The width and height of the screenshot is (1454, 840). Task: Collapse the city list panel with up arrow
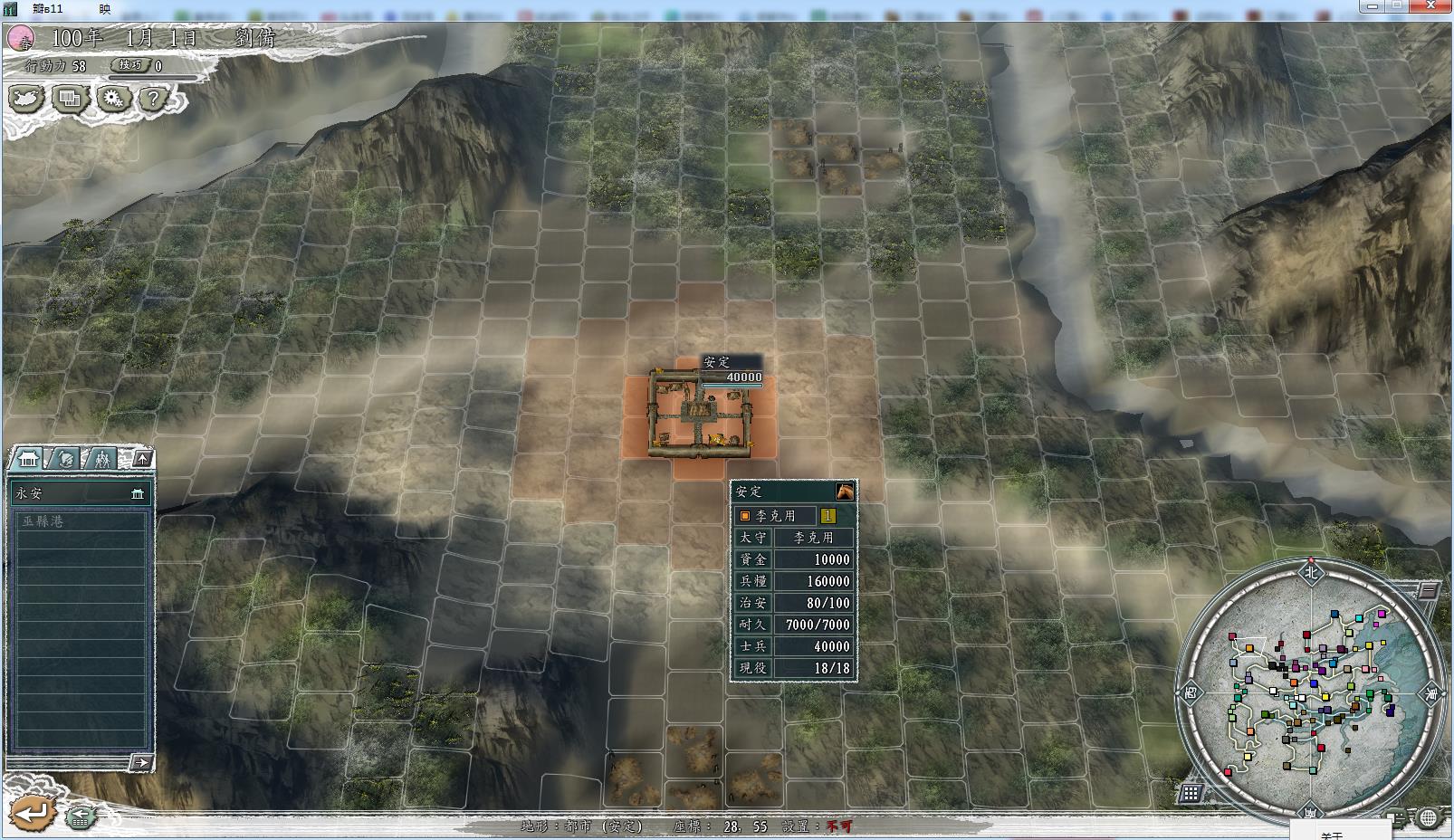(142, 459)
